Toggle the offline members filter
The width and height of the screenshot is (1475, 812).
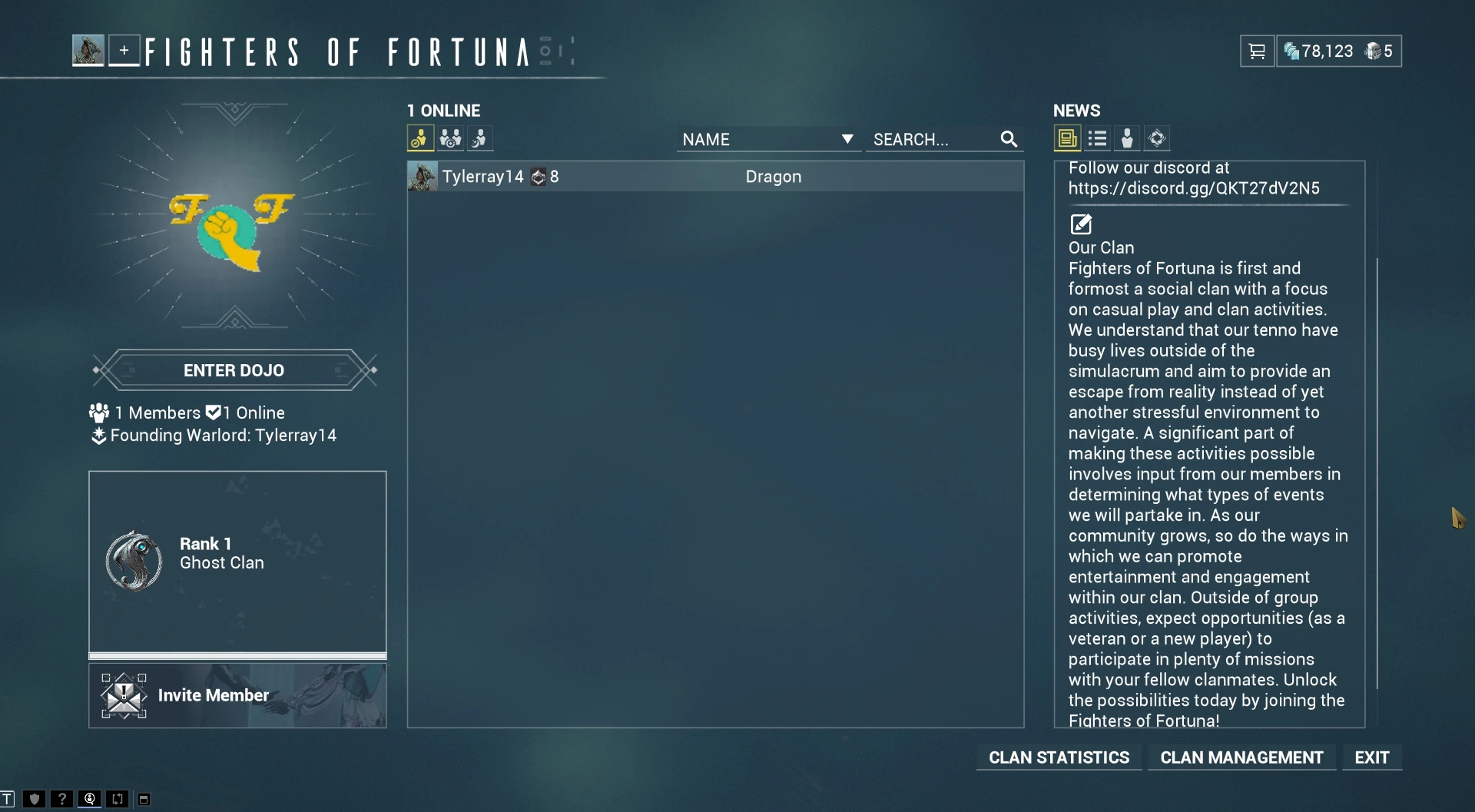tap(479, 138)
